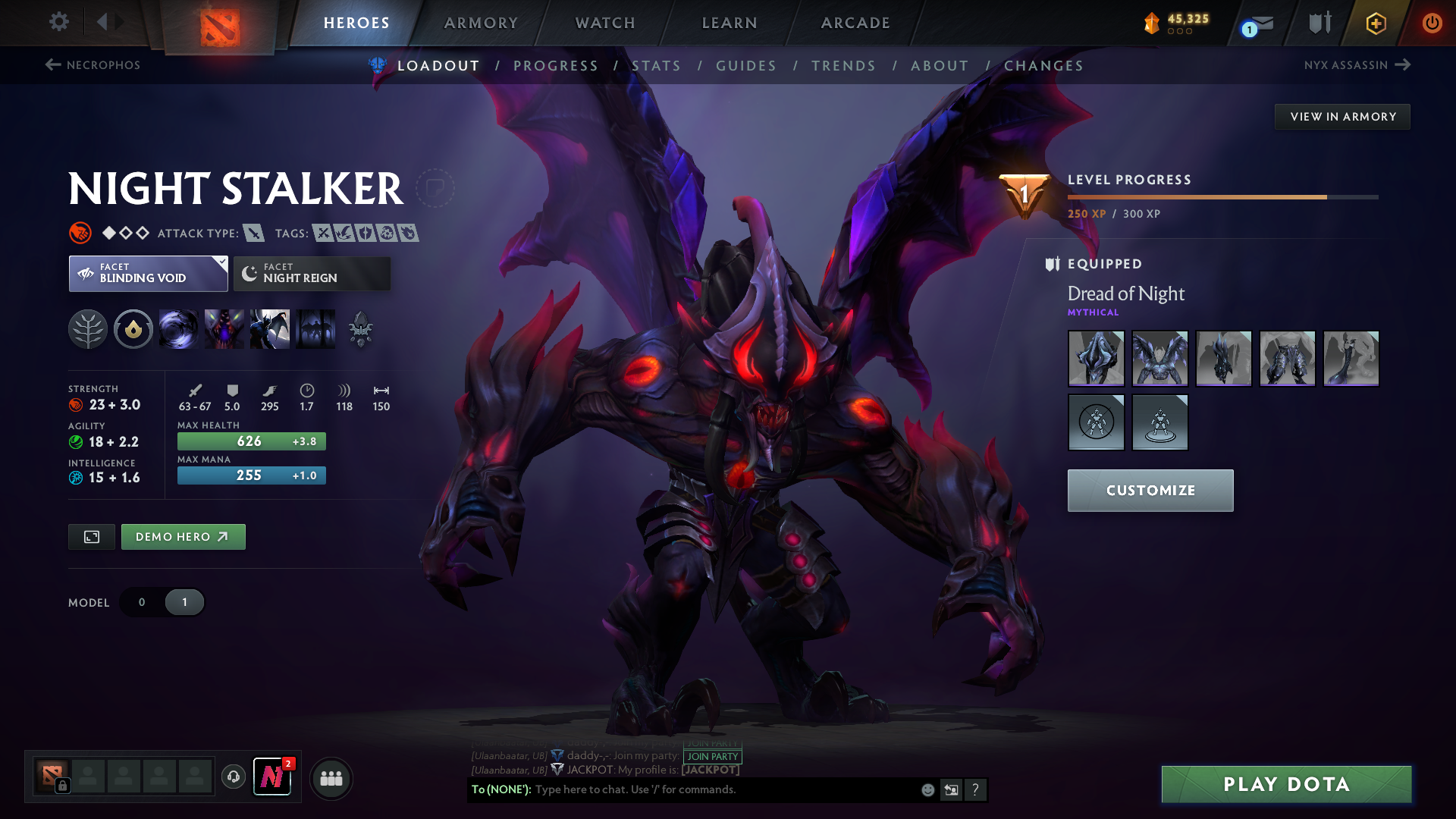Screen dimensions: 1456x819
Task: Select the Void ability icon
Action: [179, 328]
